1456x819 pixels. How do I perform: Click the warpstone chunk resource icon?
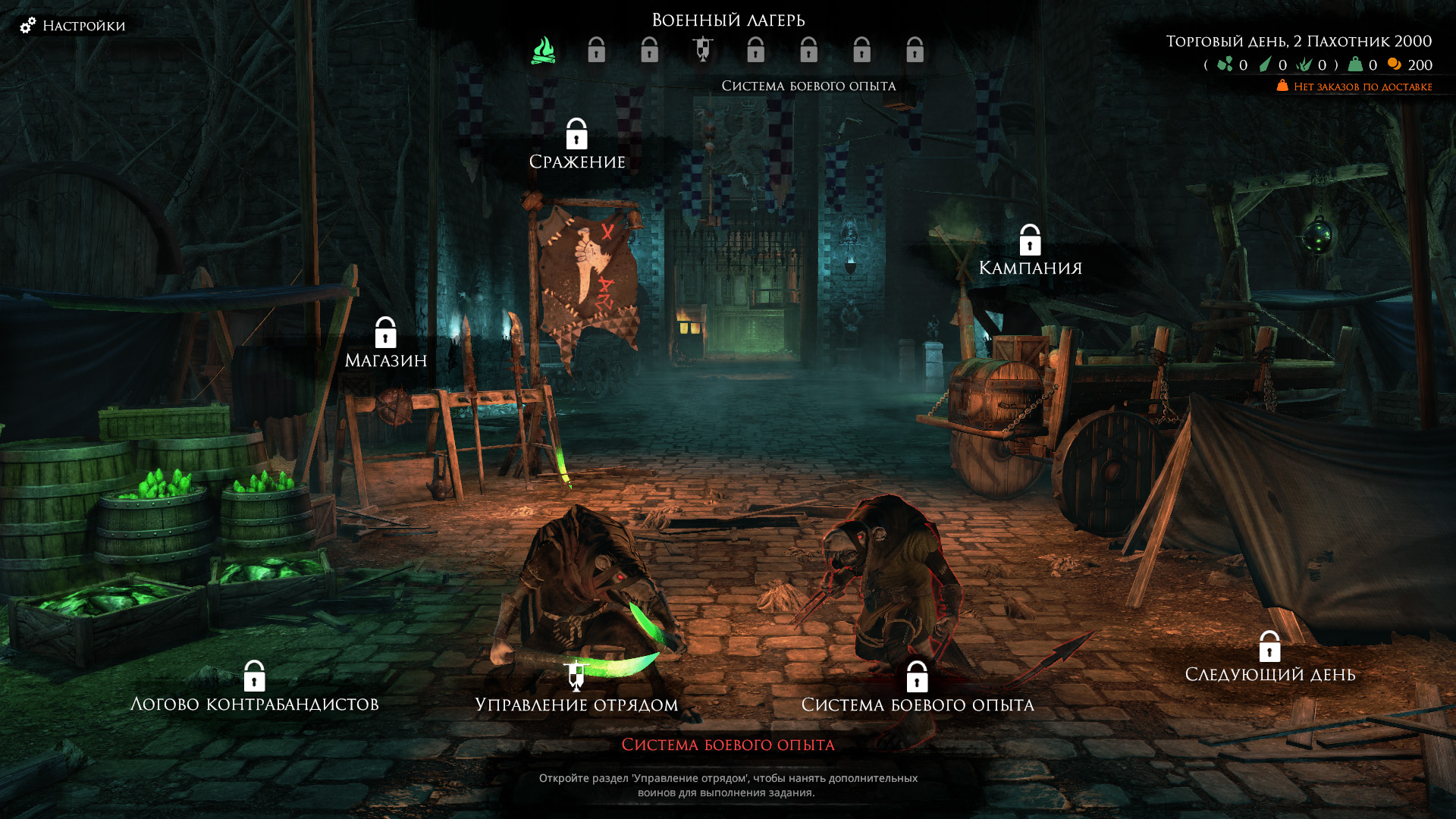[x=1224, y=65]
